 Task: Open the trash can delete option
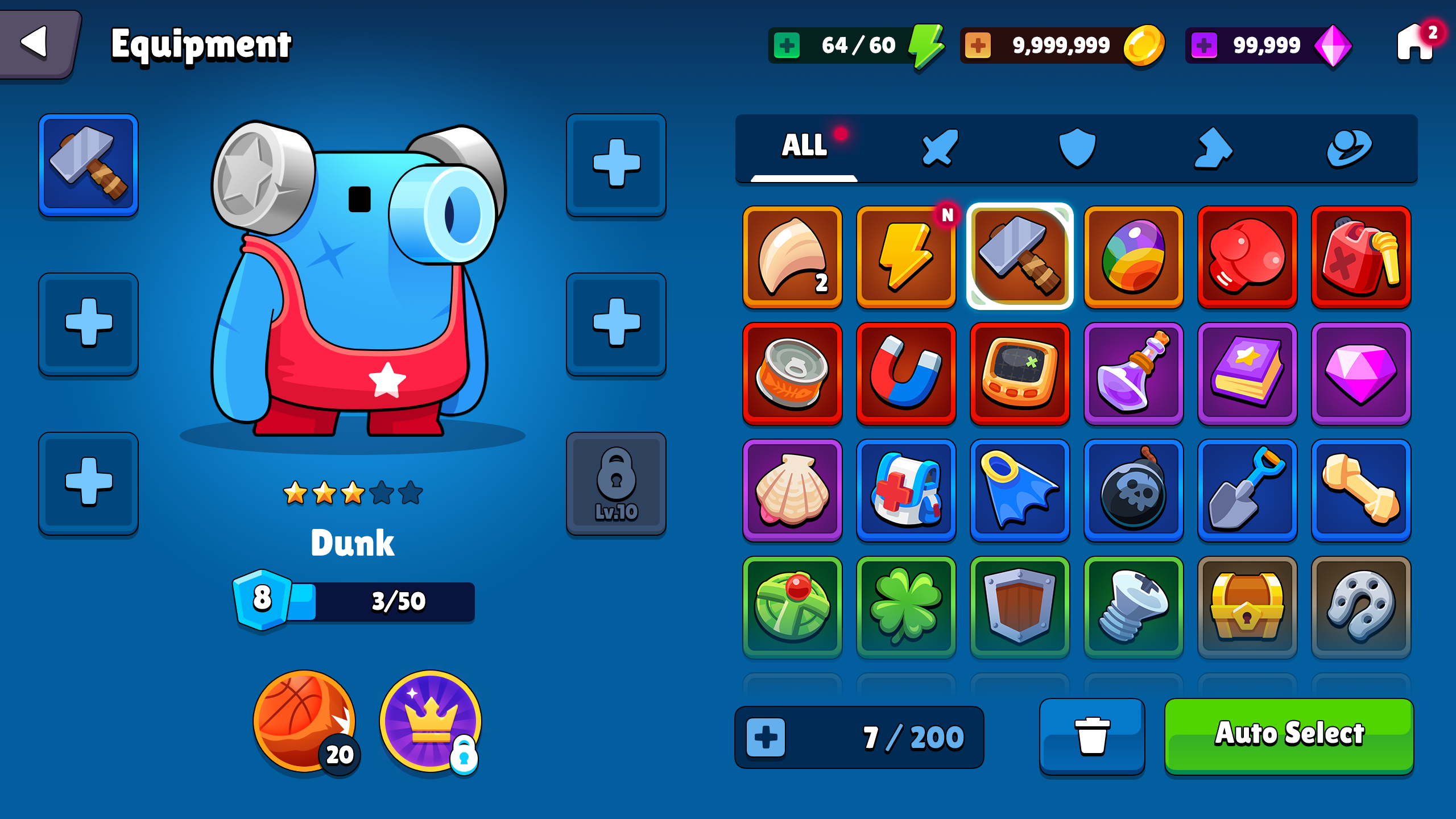[x=1092, y=736]
